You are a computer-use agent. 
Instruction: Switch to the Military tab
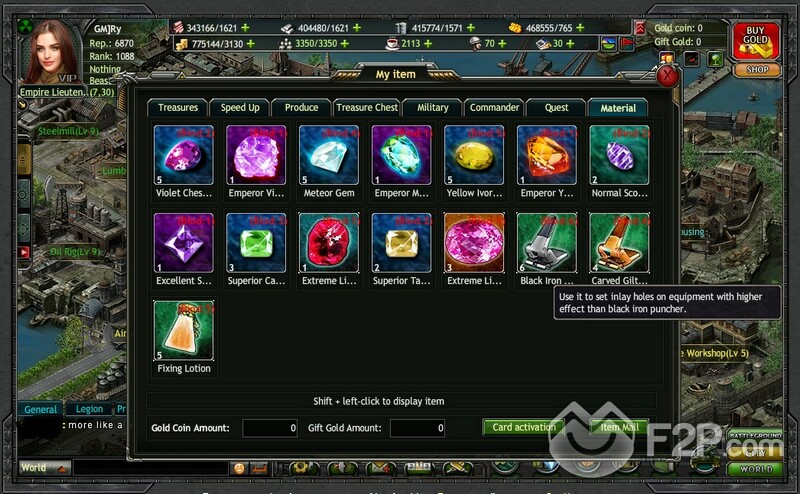[x=433, y=108]
